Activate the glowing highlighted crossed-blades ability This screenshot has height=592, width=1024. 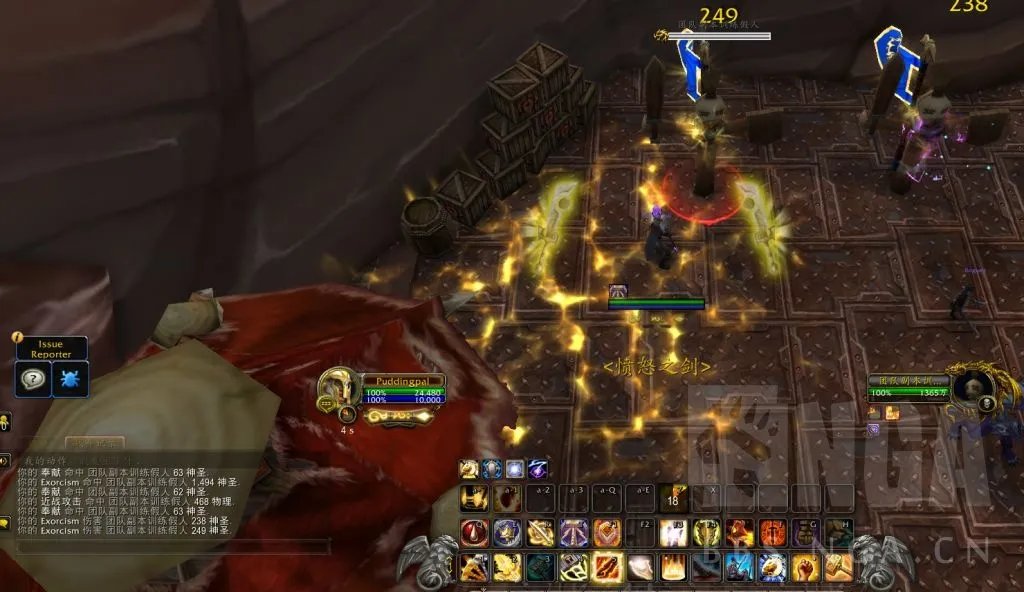tap(607, 567)
